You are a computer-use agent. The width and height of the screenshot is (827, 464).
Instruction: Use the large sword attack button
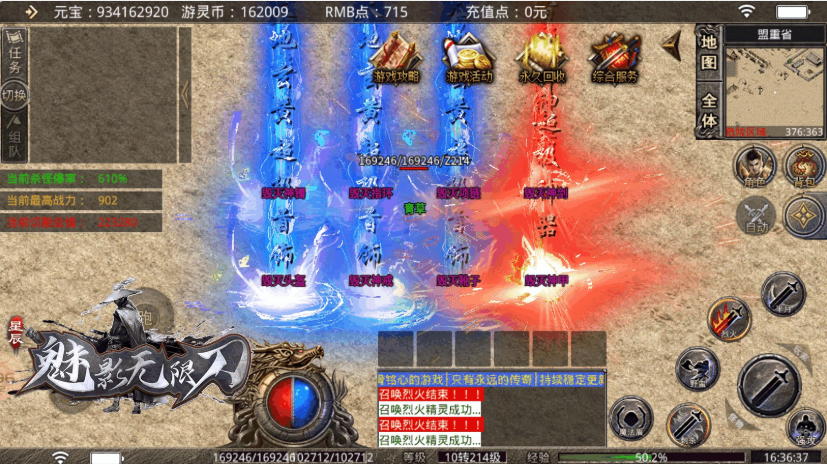(x=771, y=385)
